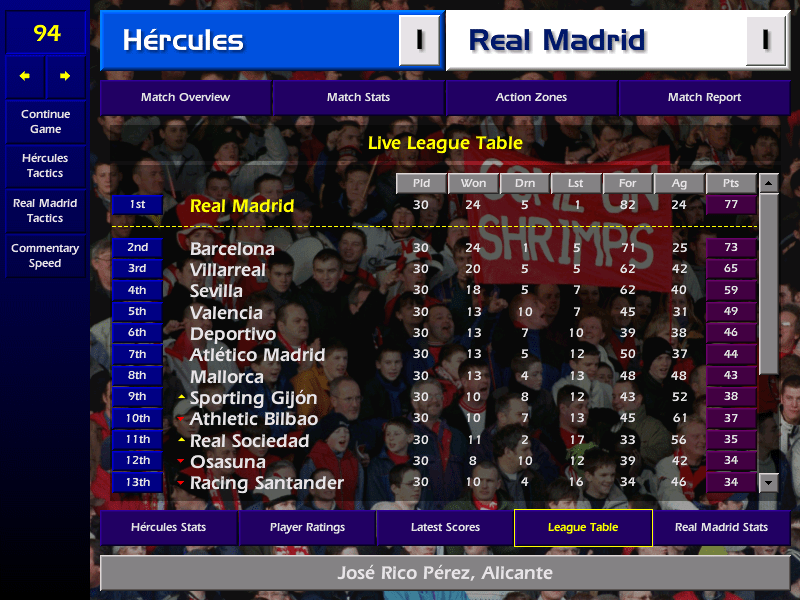
Task: Click the right yellow arrow button
Action: (x=65, y=76)
